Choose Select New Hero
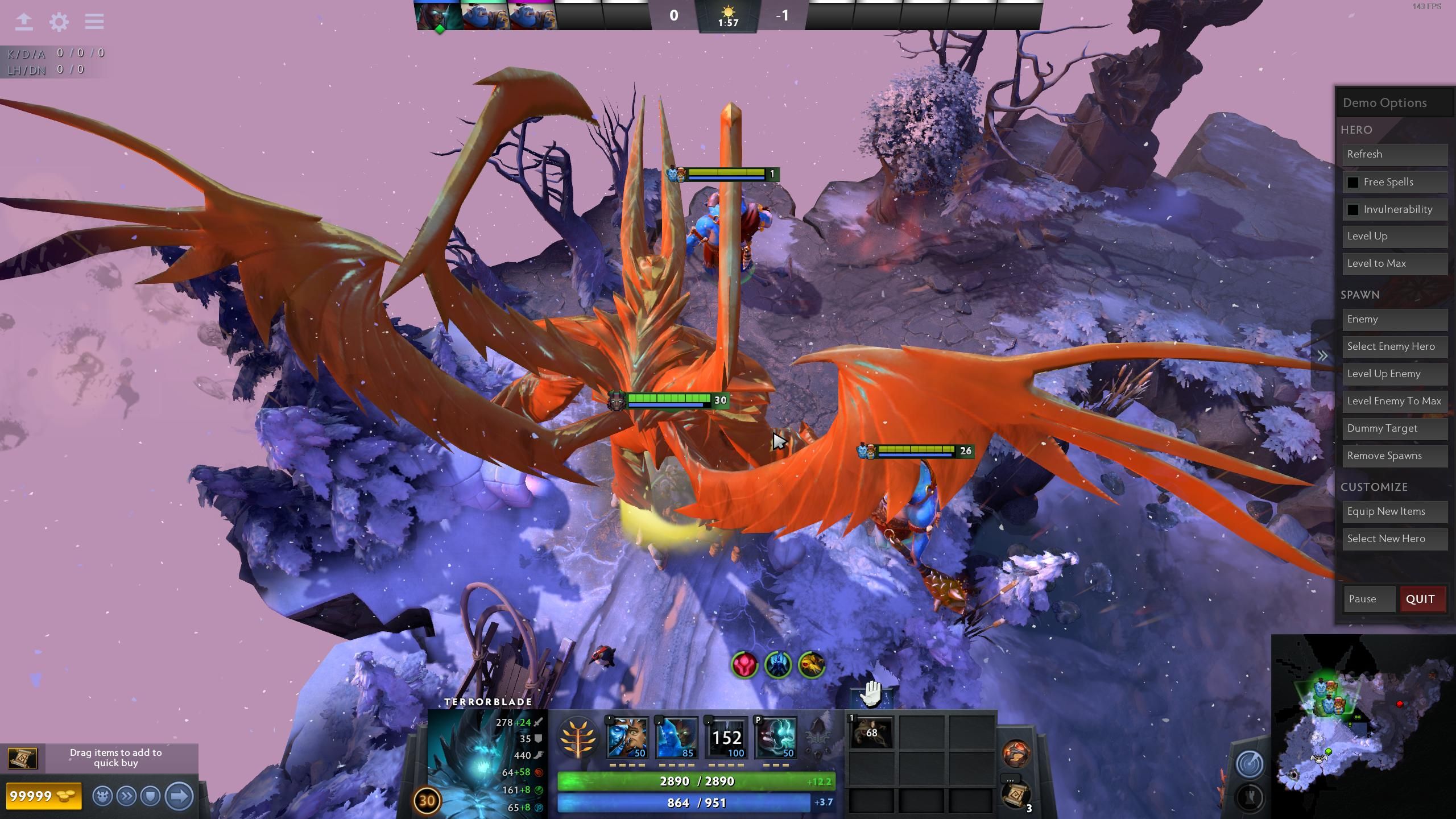 pos(1395,539)
